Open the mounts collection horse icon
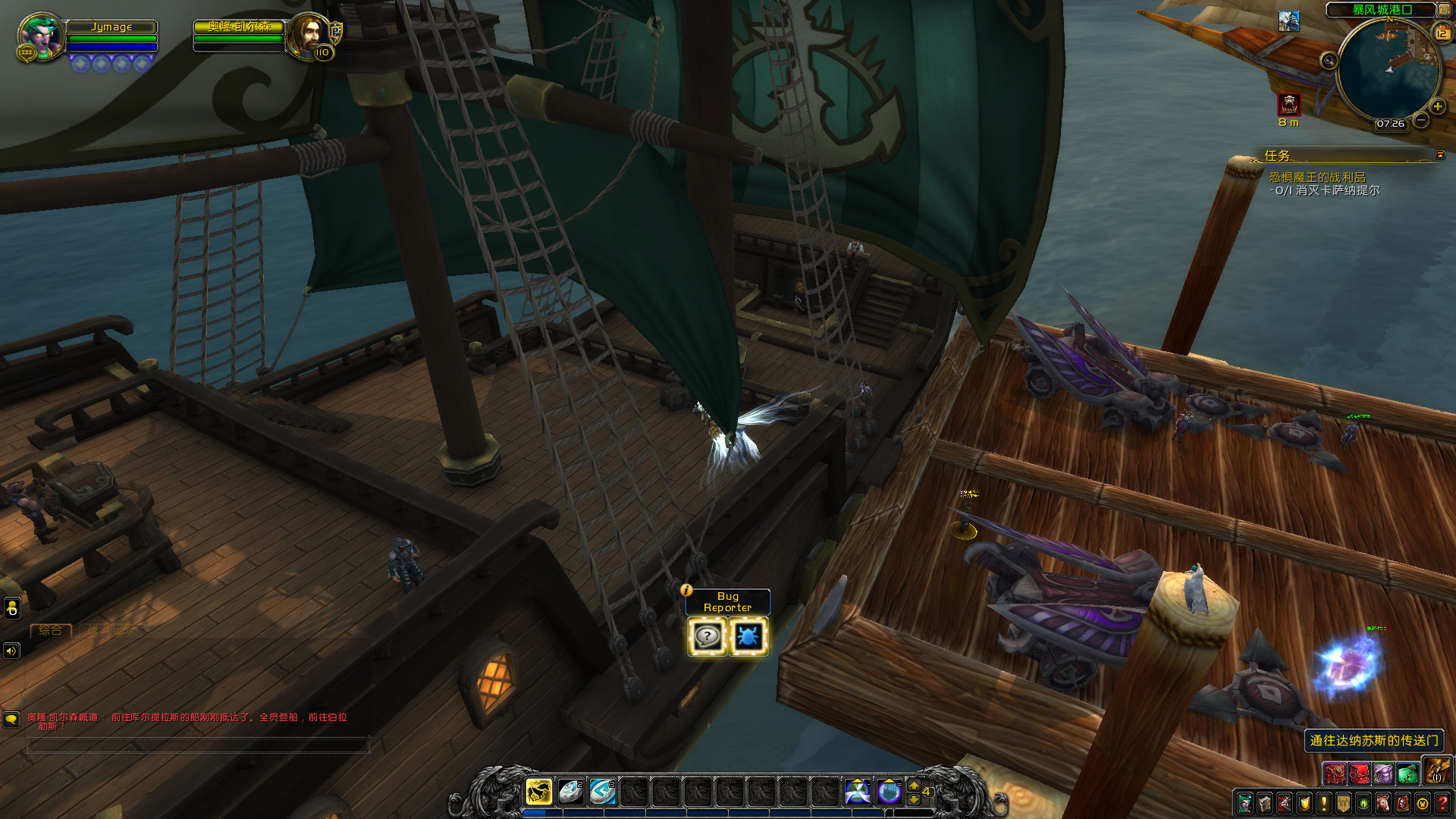Viewport: 1456px width, 819px height. tap(1382, 803)
